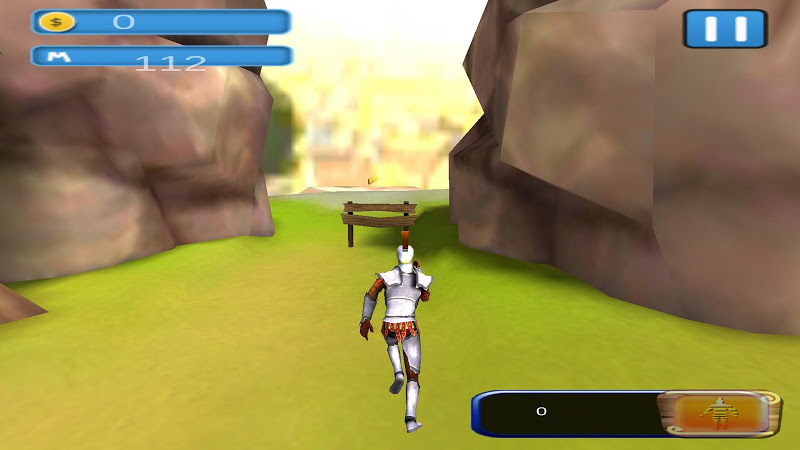Activate the orange warrior power-up button
The width and height of the screenshot is (800, 450).
[x=717, y=412]
